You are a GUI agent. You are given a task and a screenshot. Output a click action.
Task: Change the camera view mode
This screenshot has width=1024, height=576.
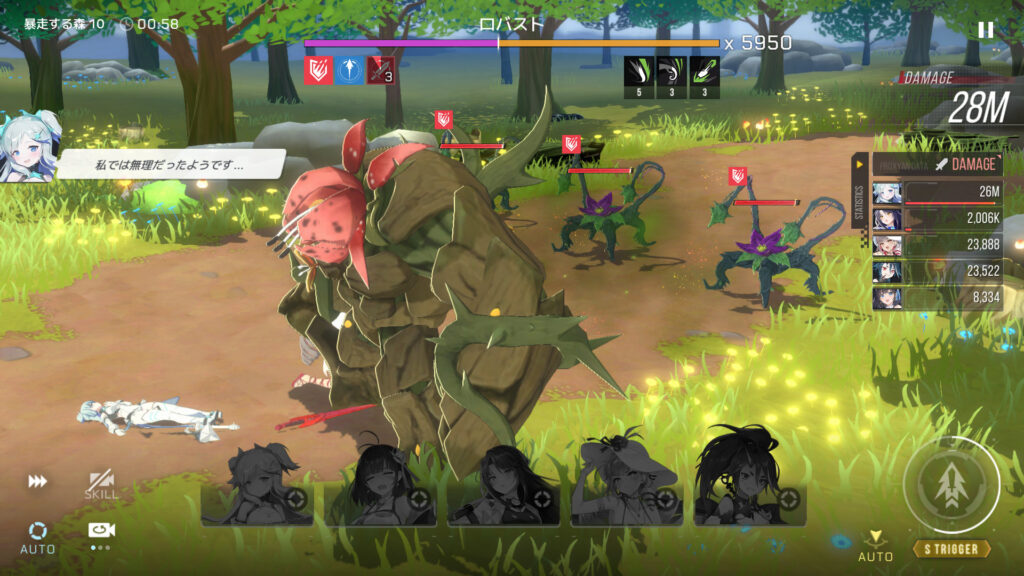(100, 532)
